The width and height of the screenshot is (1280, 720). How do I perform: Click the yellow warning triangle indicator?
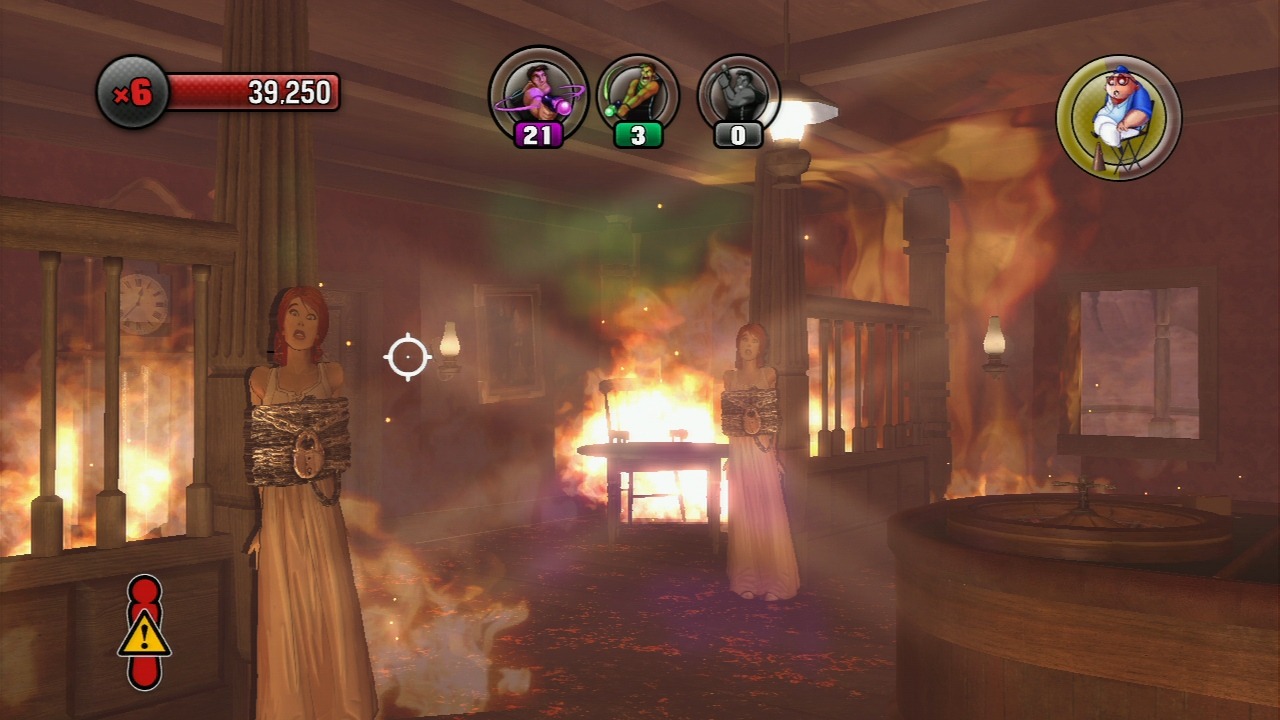(145, 634)
